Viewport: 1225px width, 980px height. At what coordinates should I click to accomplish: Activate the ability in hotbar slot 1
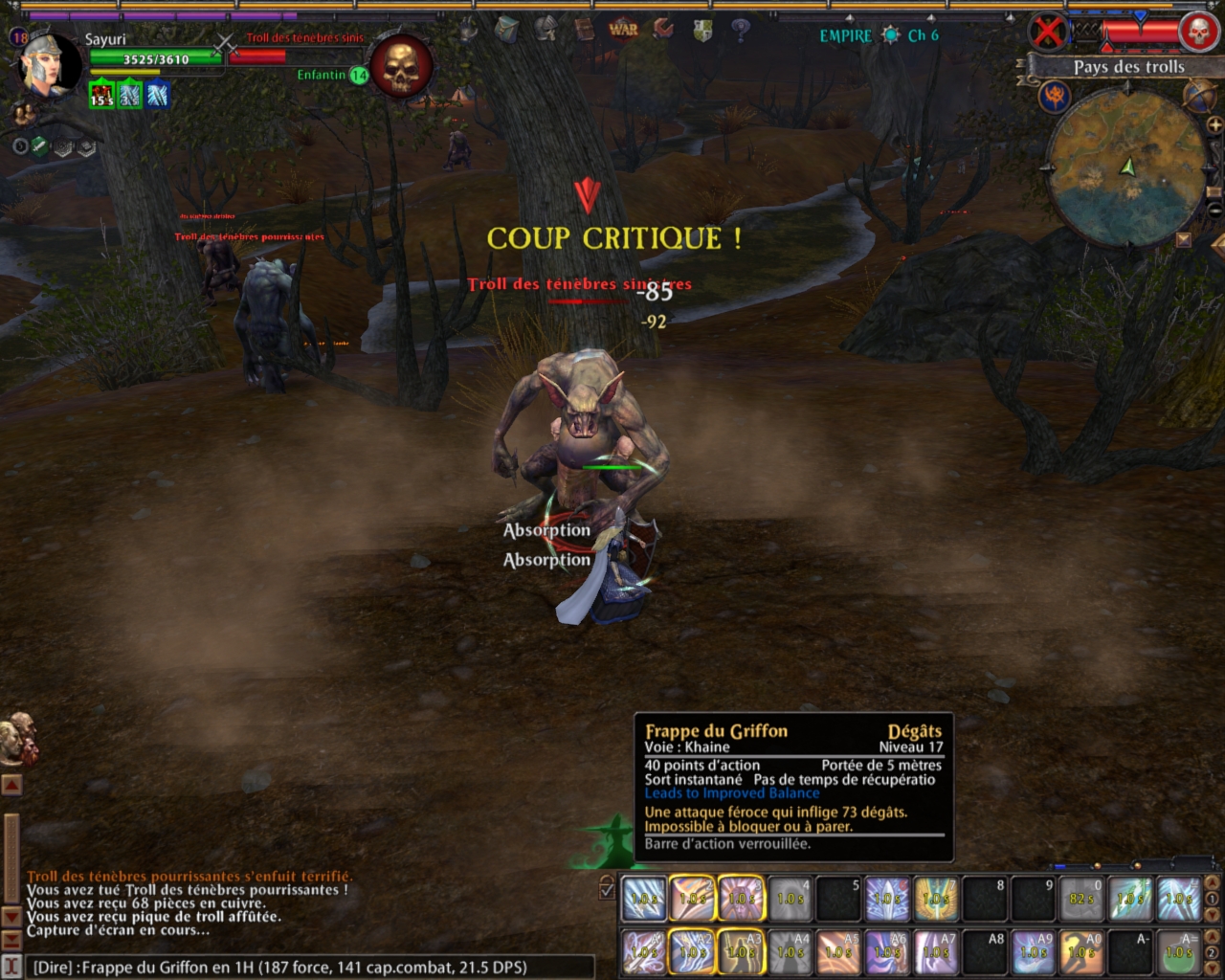pyautogui.click(x=644, y=899)
